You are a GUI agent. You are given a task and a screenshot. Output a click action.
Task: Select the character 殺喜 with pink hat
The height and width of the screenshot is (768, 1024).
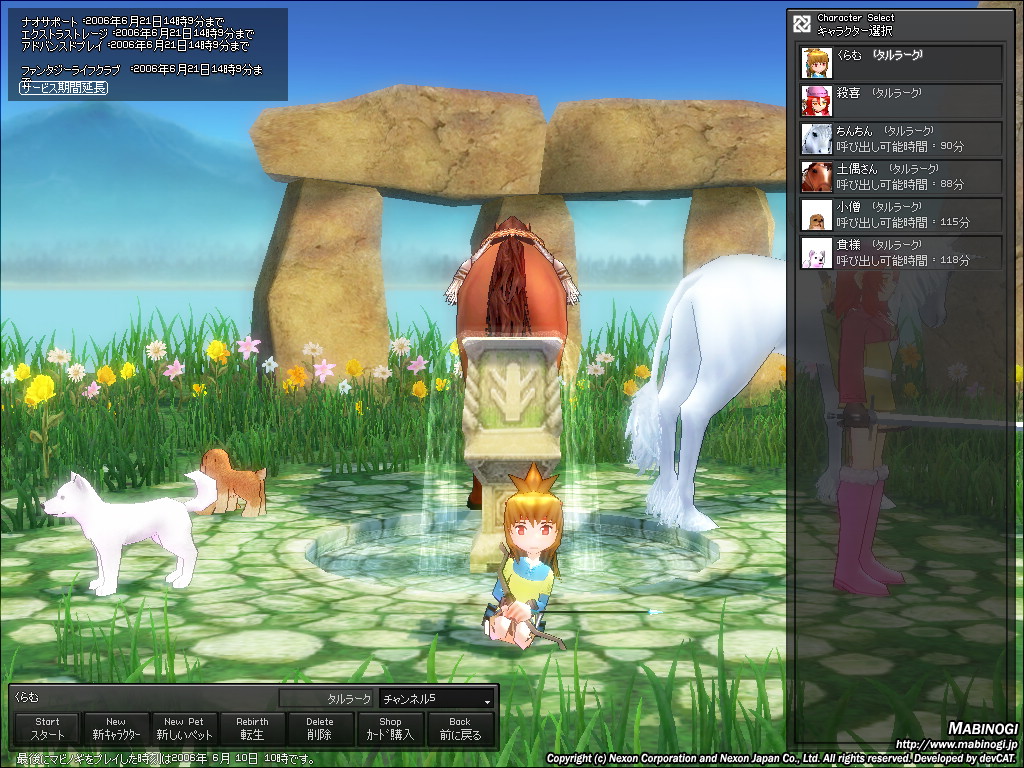coord(901,100)
